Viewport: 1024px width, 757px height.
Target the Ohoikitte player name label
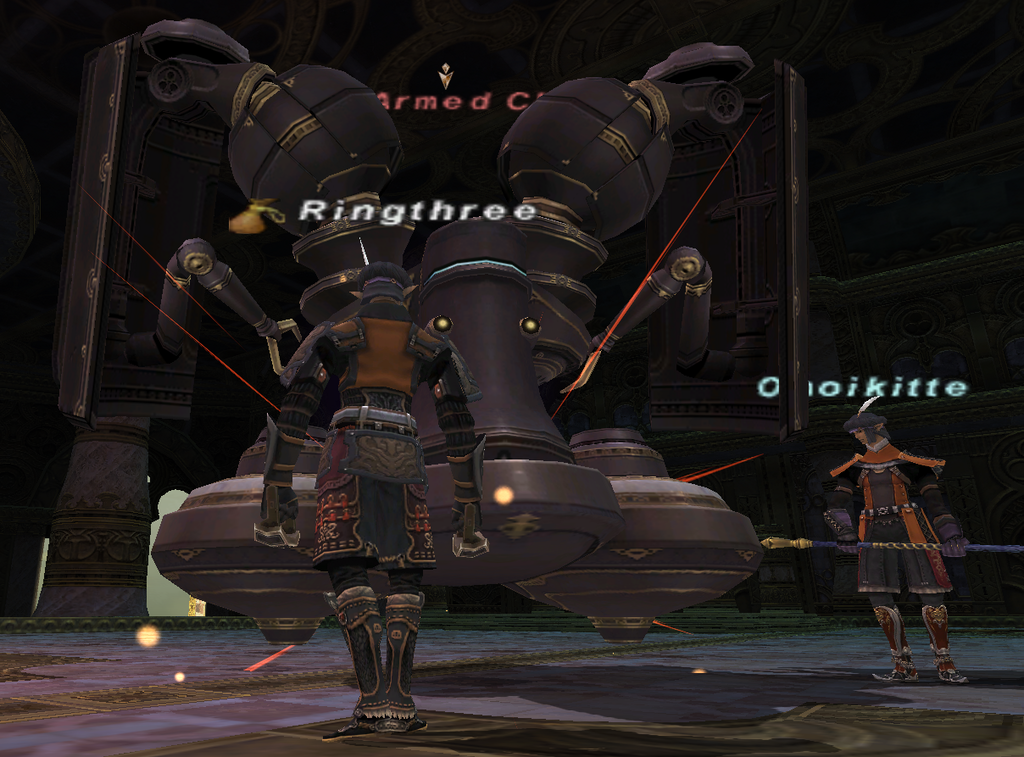pos(862,387)
